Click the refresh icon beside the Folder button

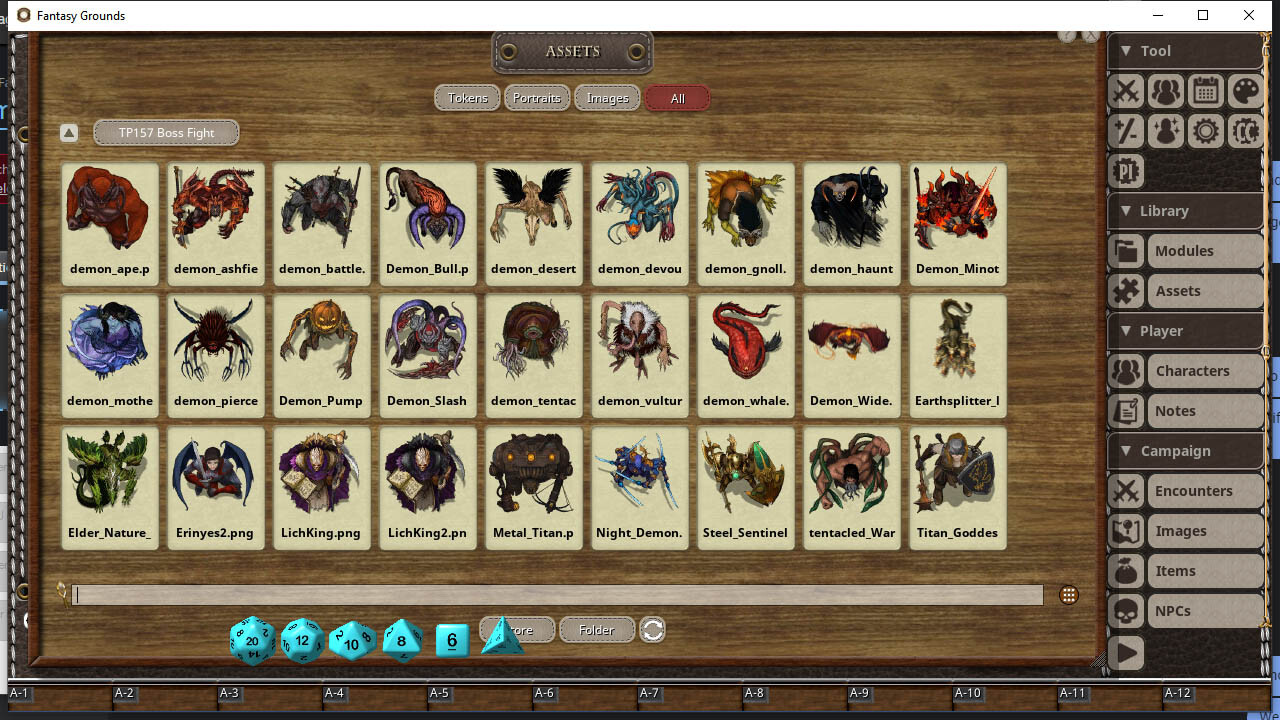click(x=652, y=630)
